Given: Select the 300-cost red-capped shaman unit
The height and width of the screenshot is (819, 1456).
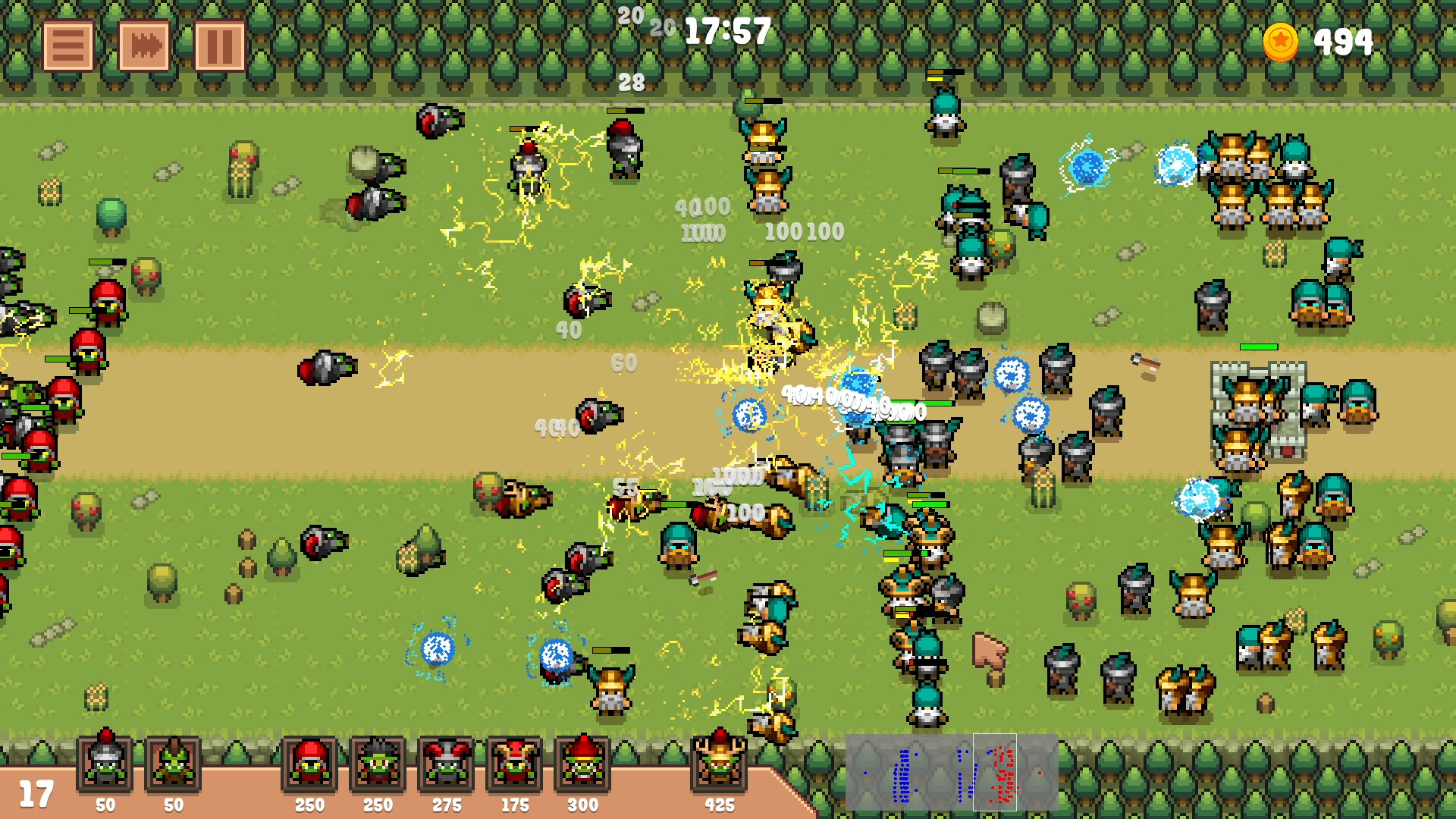Looking at the screenshot, I should tap(583, 764).
